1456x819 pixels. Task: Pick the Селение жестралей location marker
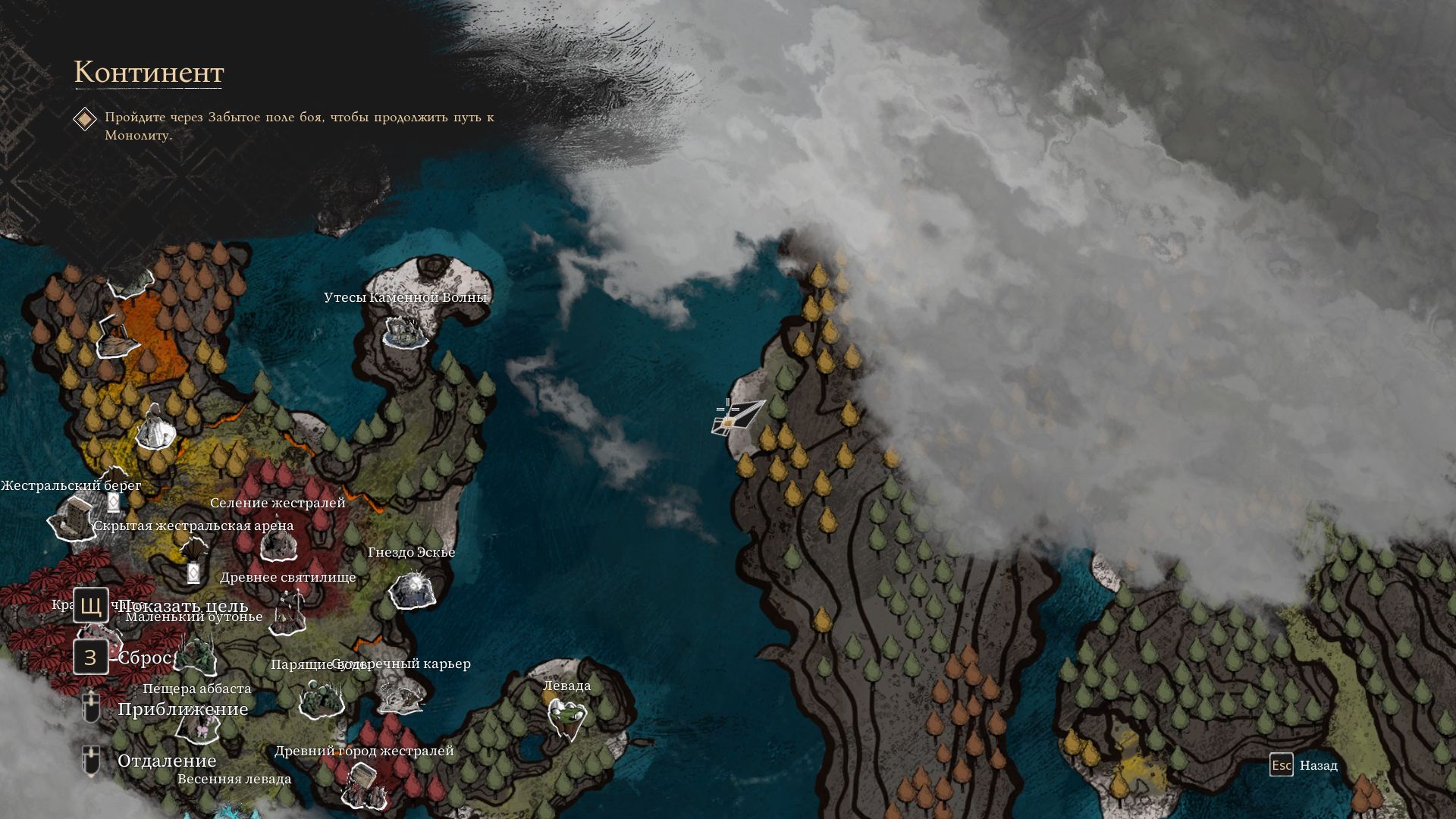click(x=277, y=543)
